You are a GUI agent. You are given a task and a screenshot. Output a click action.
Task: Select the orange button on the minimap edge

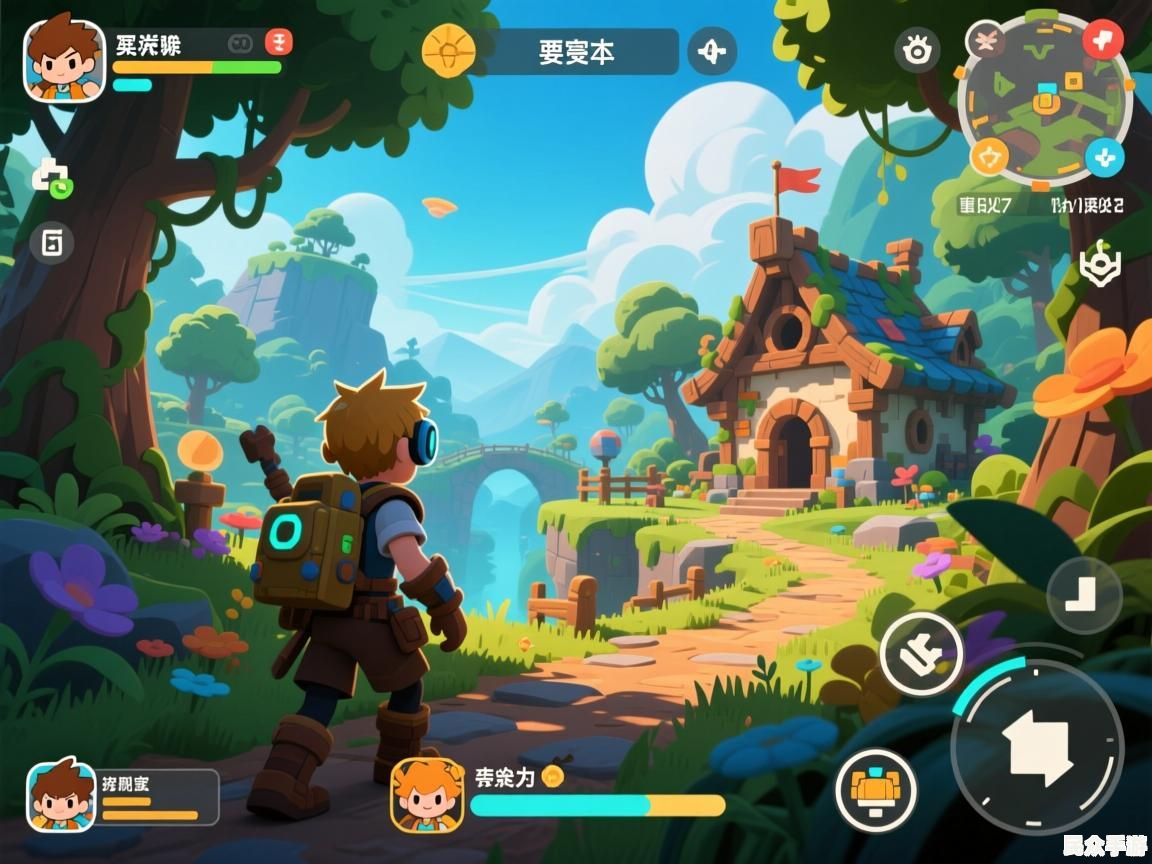coord(990,156)
